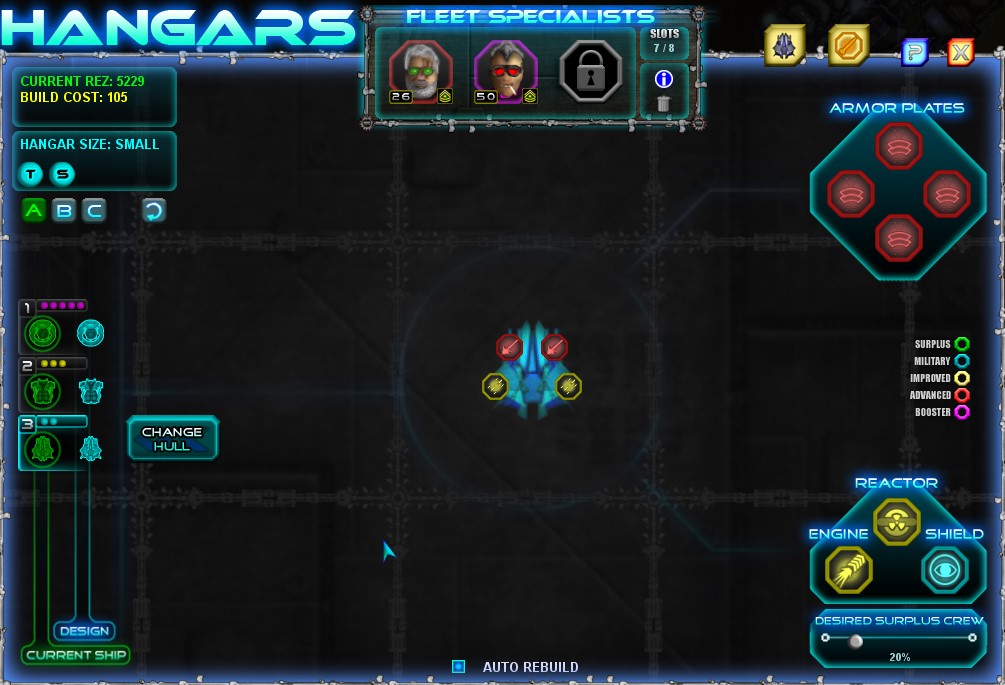Select the orange missile cube icon

848,46
